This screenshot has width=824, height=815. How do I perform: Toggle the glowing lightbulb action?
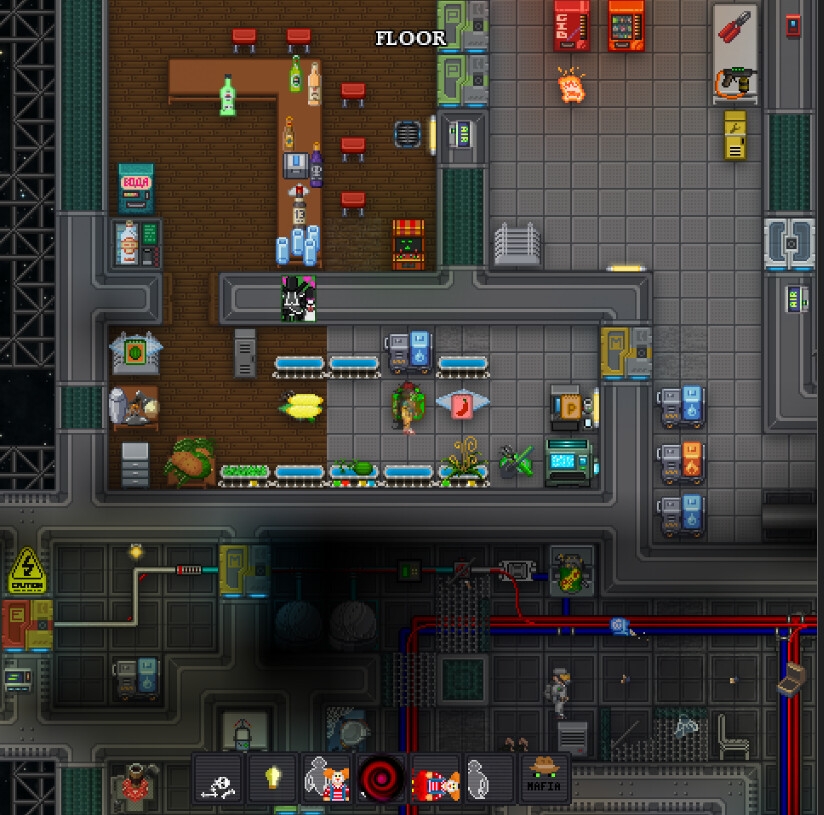click(273, 779)
